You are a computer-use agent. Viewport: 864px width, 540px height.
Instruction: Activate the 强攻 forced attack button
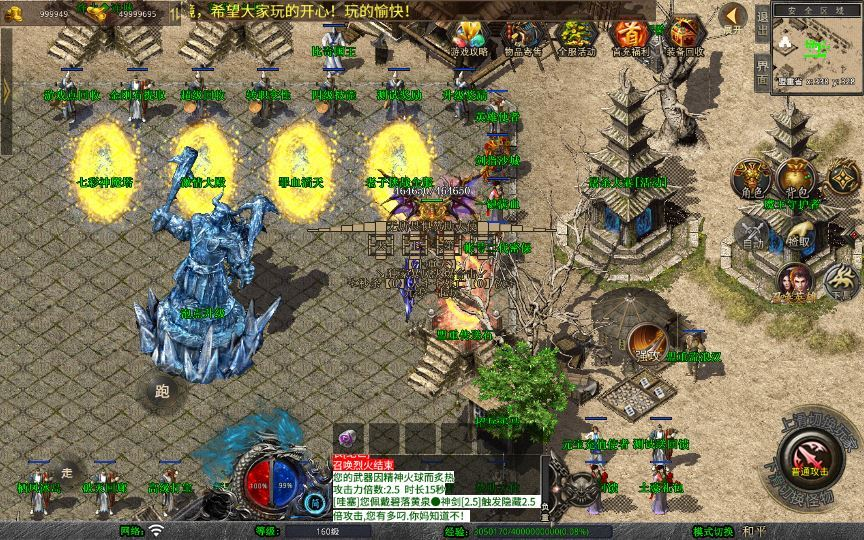click(648, 345)
